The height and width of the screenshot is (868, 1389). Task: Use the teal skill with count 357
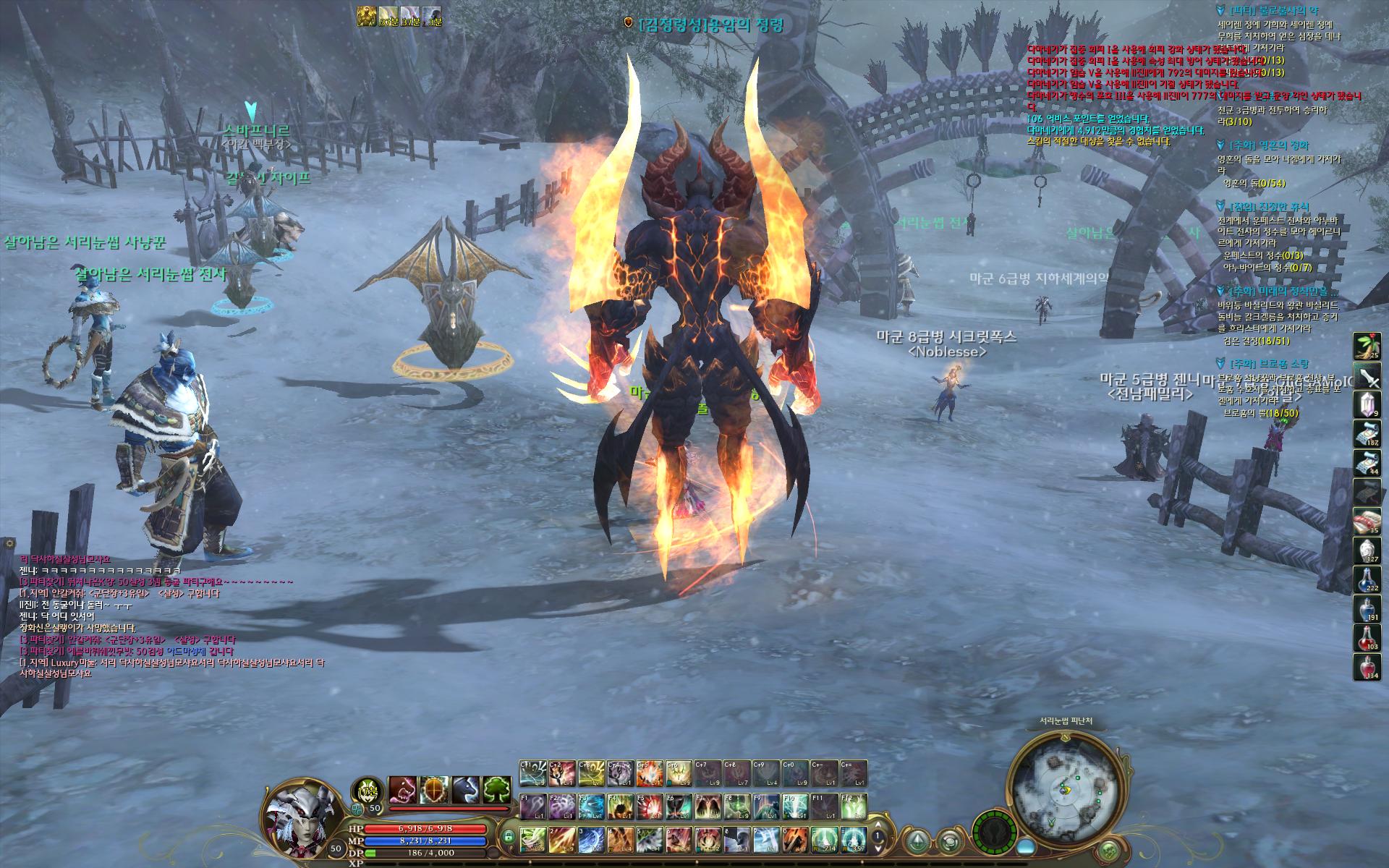tap(854, 838)
